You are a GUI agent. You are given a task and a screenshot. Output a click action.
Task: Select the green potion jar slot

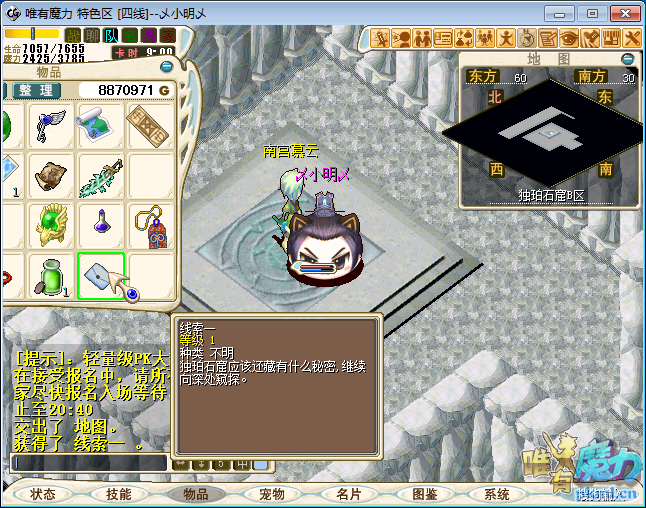52,276
